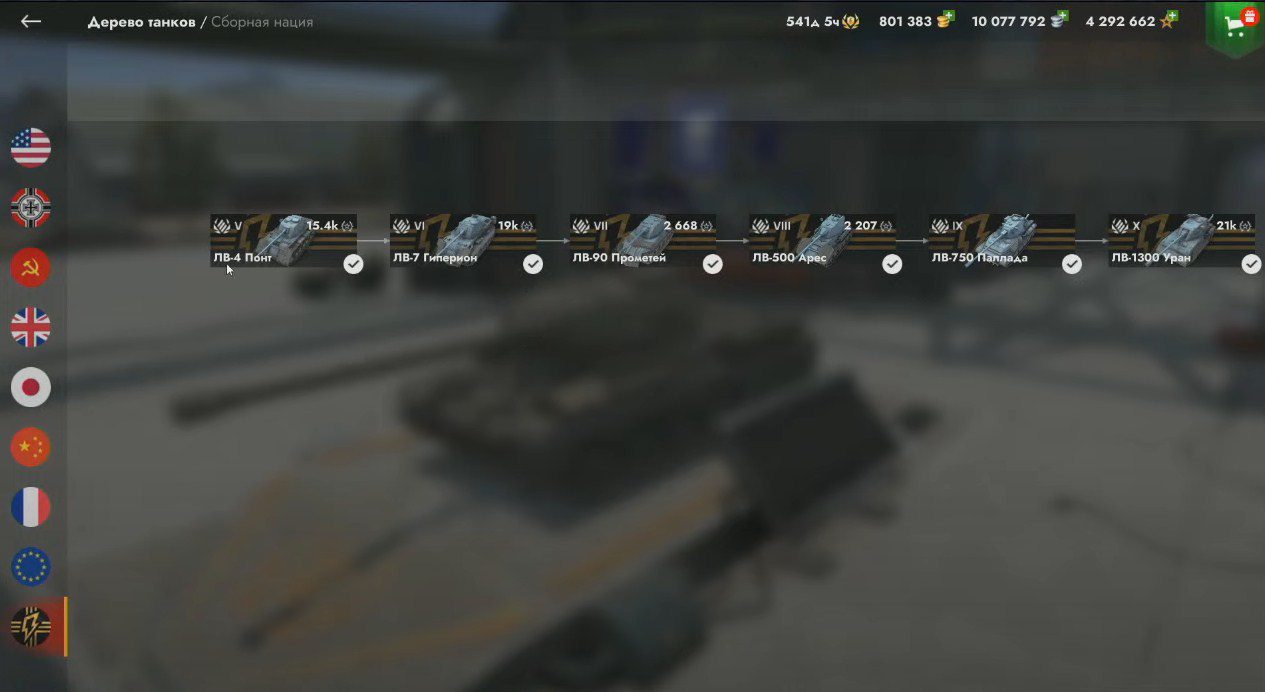Viewport: 1265px width, 692px height.
Task: Add gold using the gold balance
Action: coord(916,21)
